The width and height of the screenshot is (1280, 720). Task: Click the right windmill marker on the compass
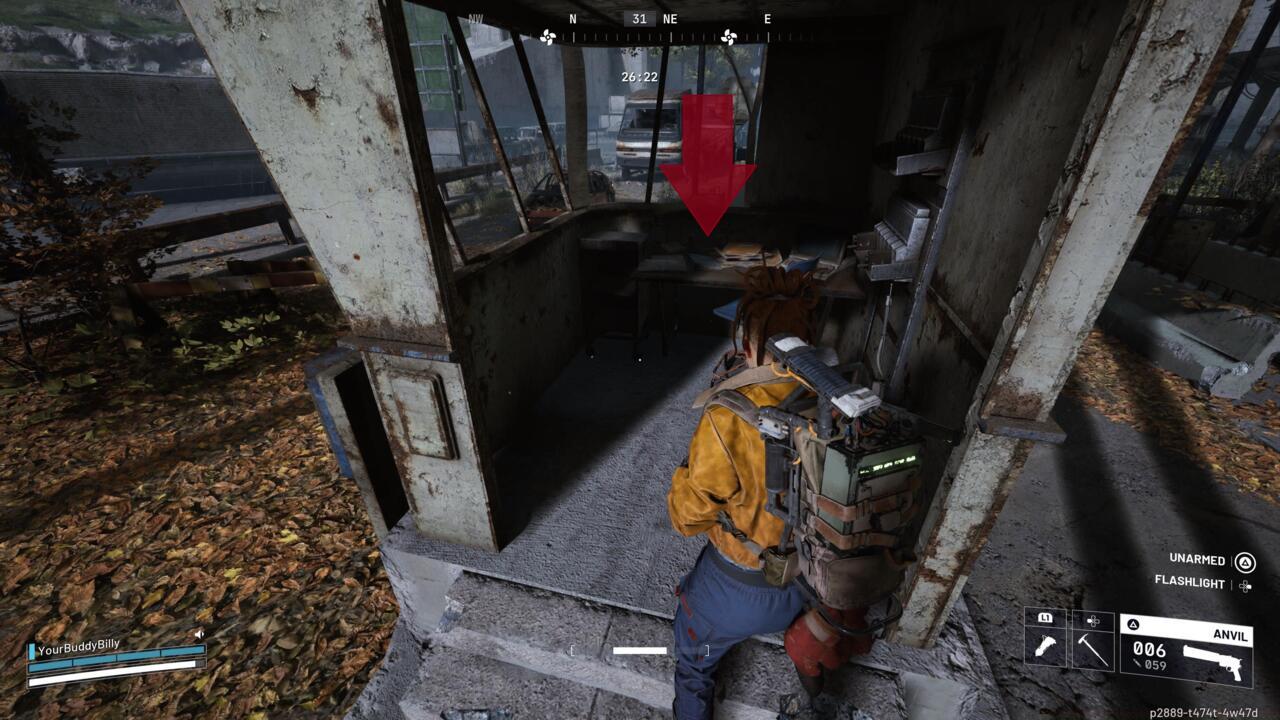pos(729,37)
